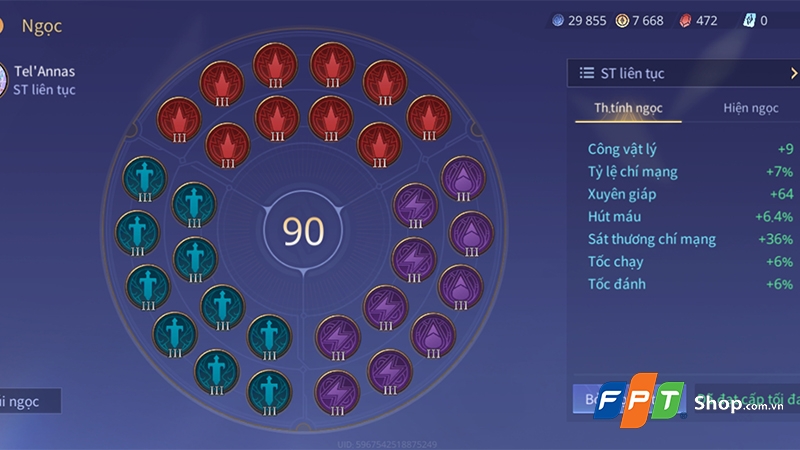Select the Th.tính ngọc tab
Viewport: 800px width, 450px height.
[628, 108]
